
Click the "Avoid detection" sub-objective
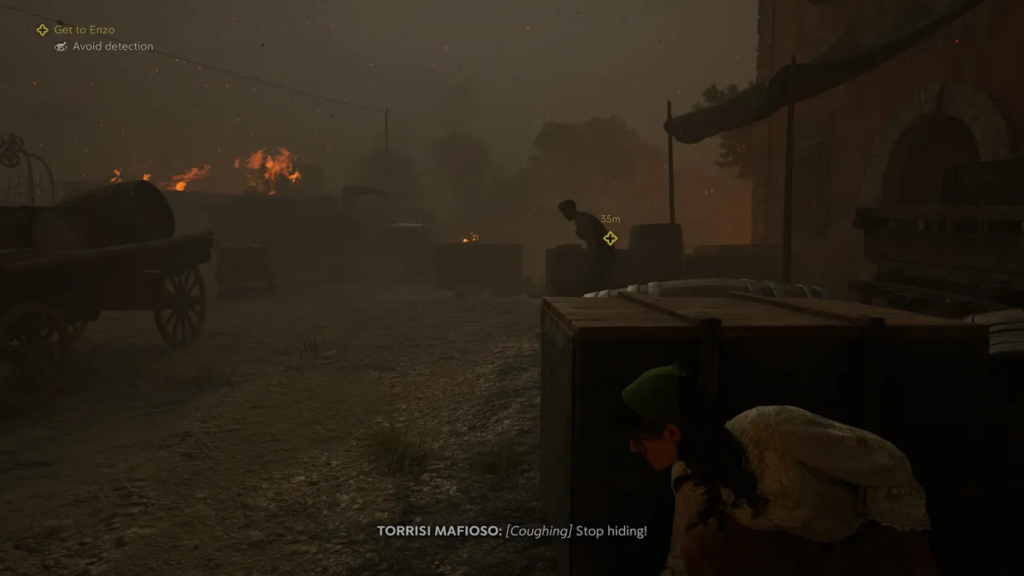click(112, 47)
